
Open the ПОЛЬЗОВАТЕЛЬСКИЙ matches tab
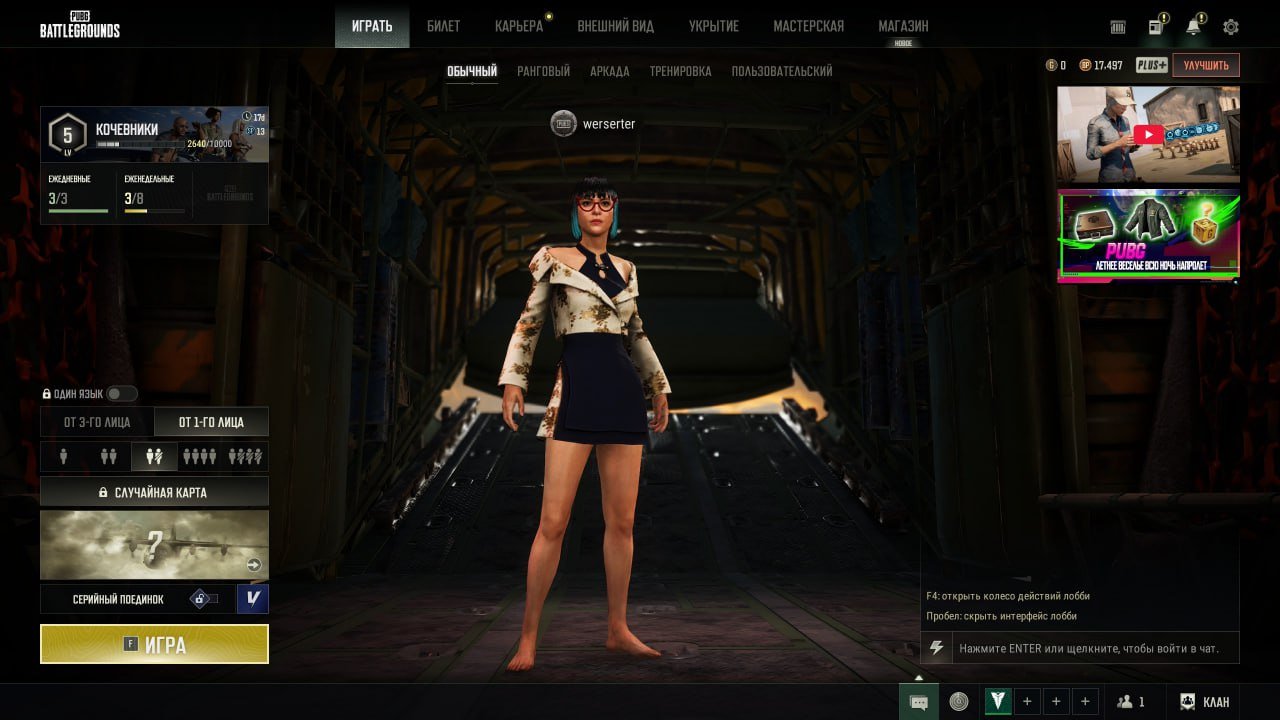click(782, 71)
